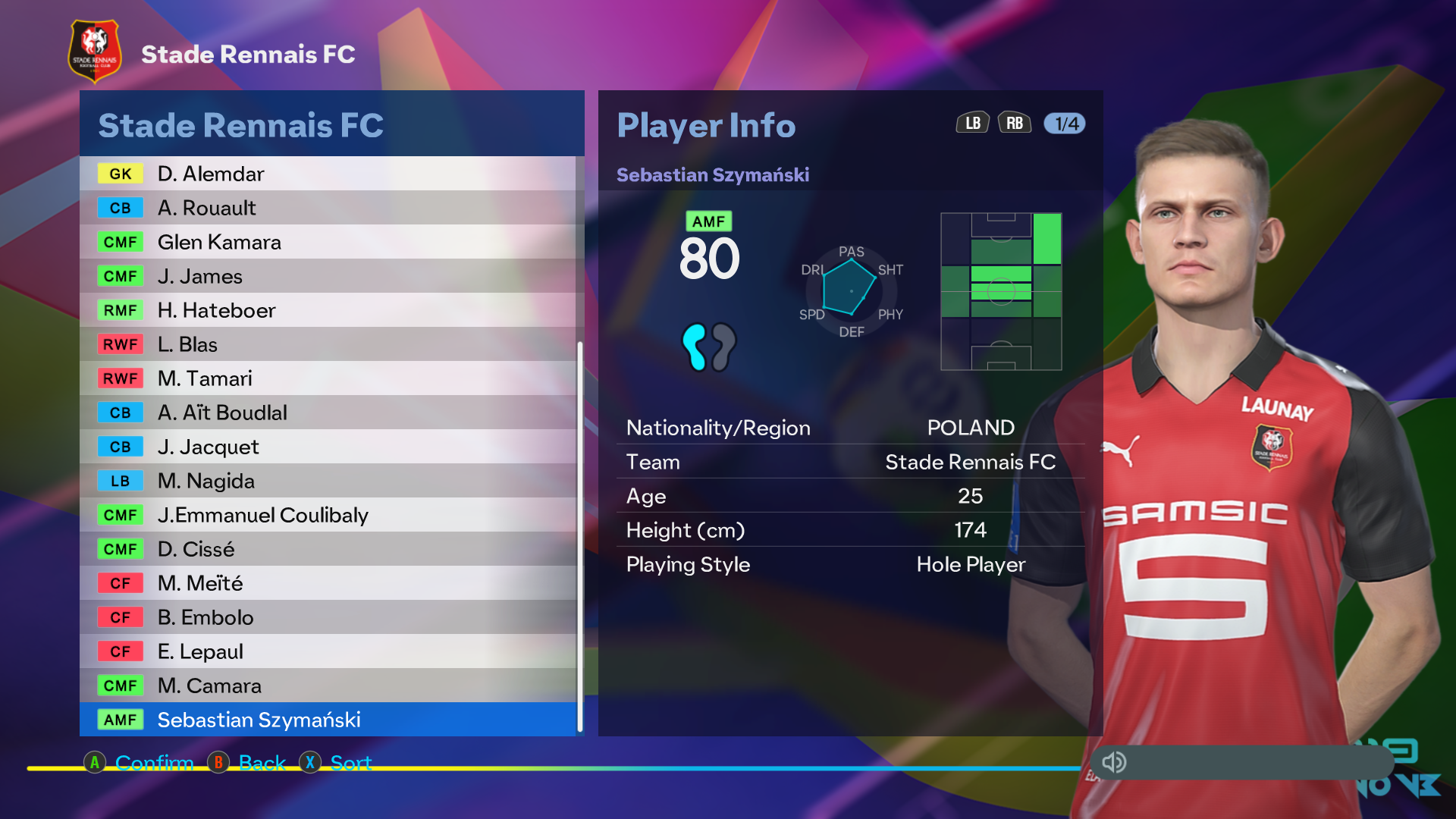The height and width of the screenshot is (819, 1456).
Task: Choose B. Embolo from the squad
Action: tap(328, 617)
